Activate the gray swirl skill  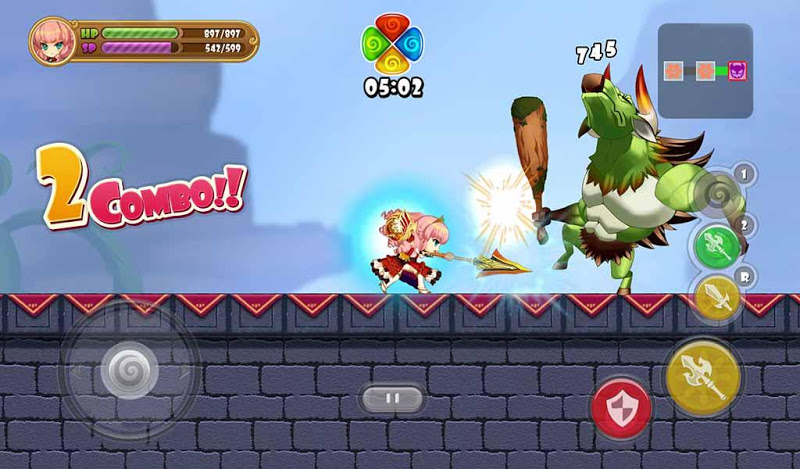point(716,189)
